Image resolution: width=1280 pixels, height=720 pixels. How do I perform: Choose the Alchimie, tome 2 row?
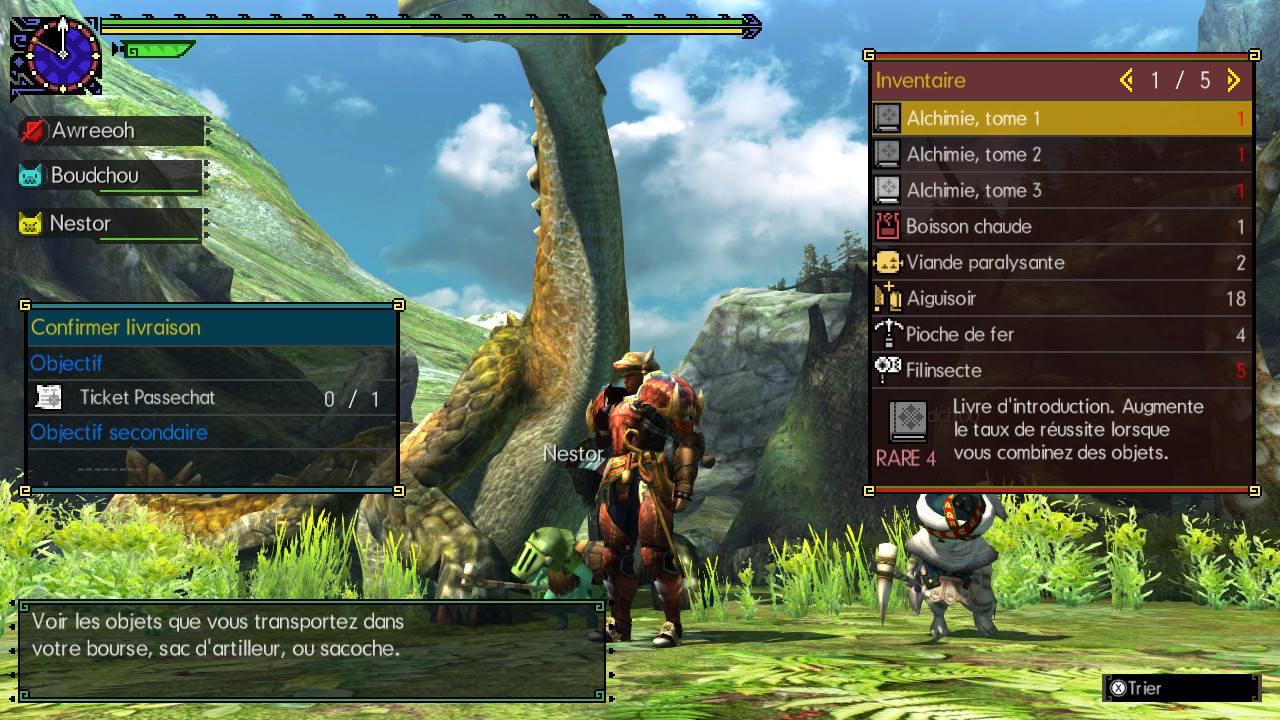coord(1060,155)
